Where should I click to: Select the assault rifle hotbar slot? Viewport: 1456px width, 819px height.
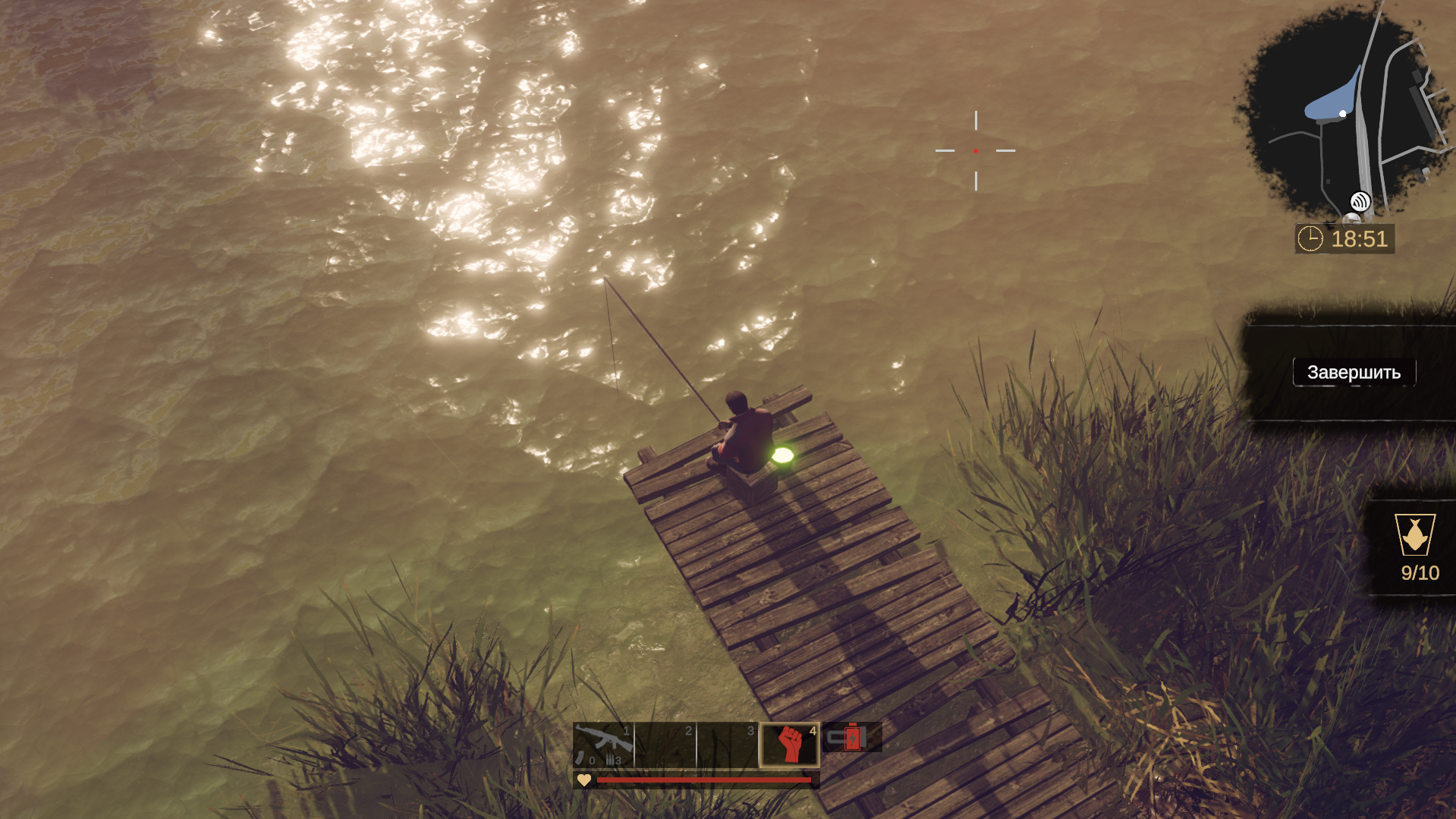(x=603, y=744)
